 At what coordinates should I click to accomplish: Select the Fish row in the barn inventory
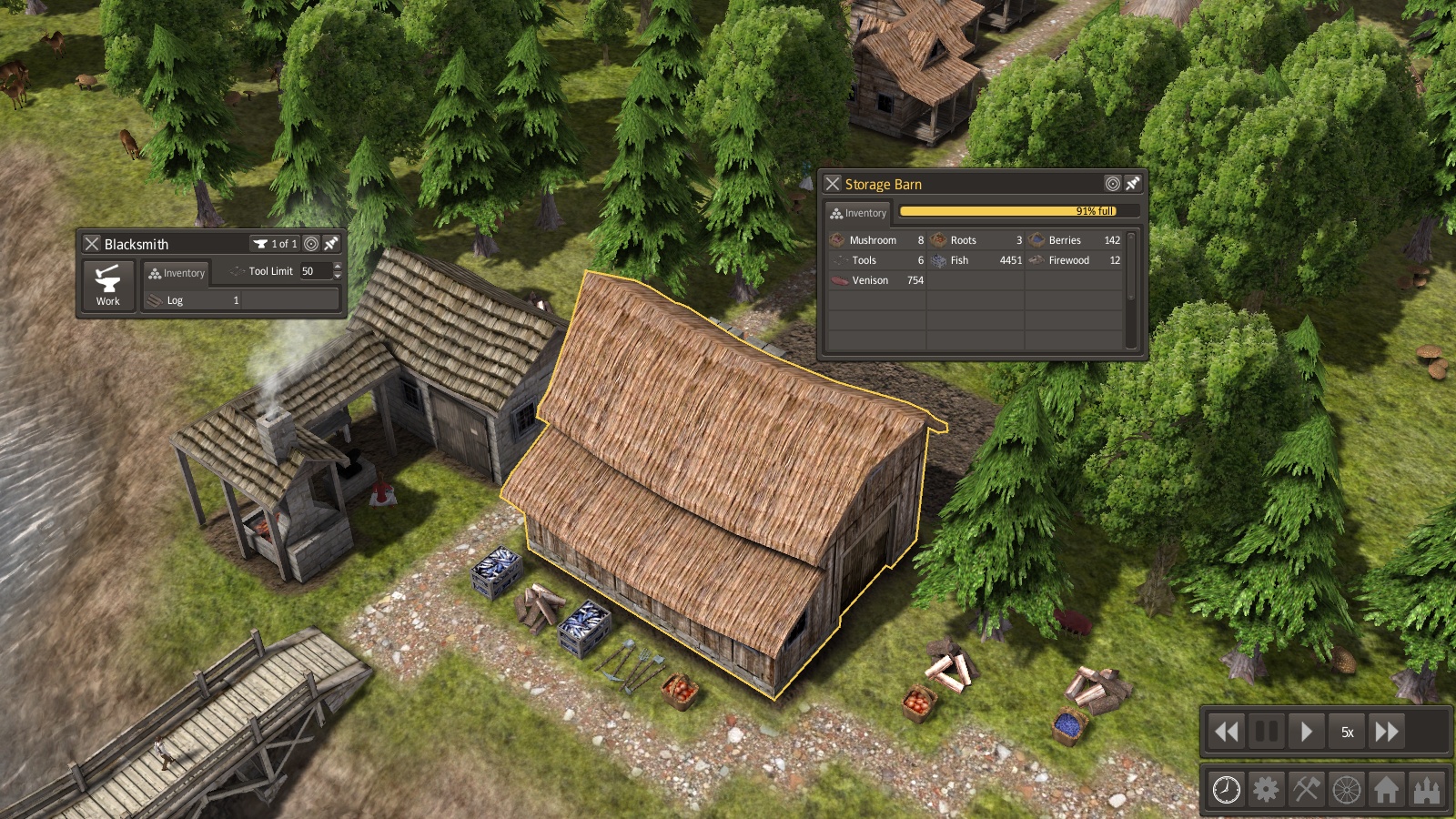pos(976,260)
